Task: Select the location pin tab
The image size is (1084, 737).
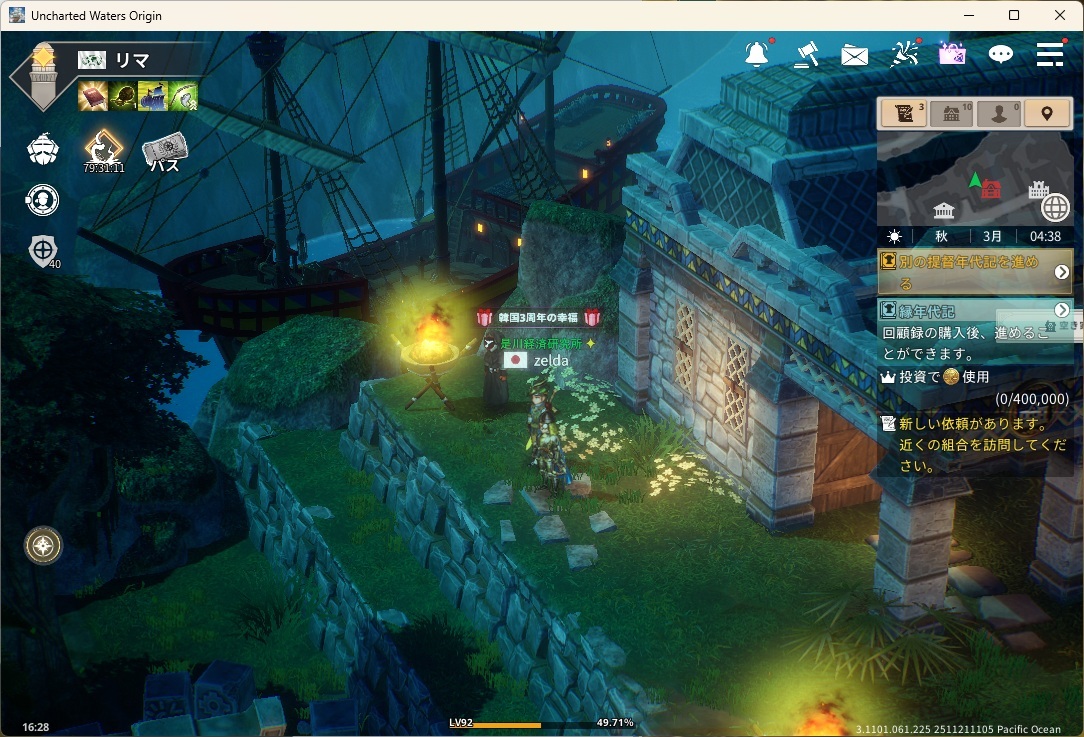Action: (x=1047, y=113)
